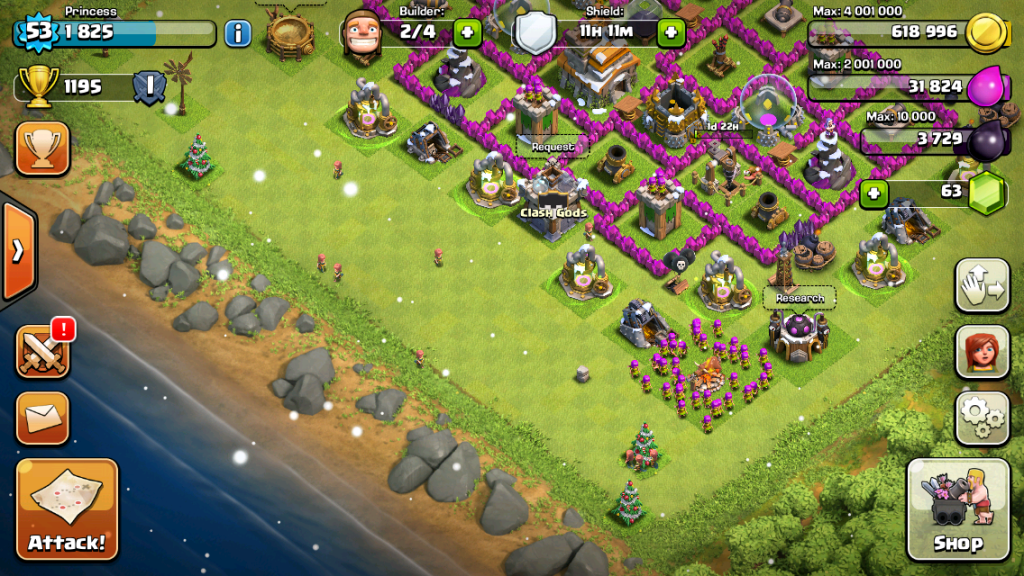
Task: Activate the layout edit hand button
Action: 982,286
